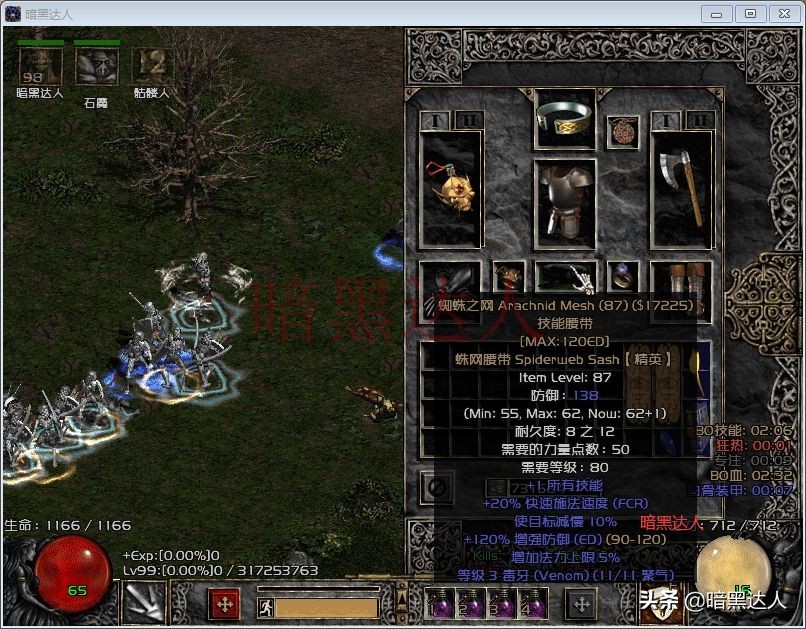Pick the body armor in the chest slot
Screen dimensions: 806x629
point(565,200)
